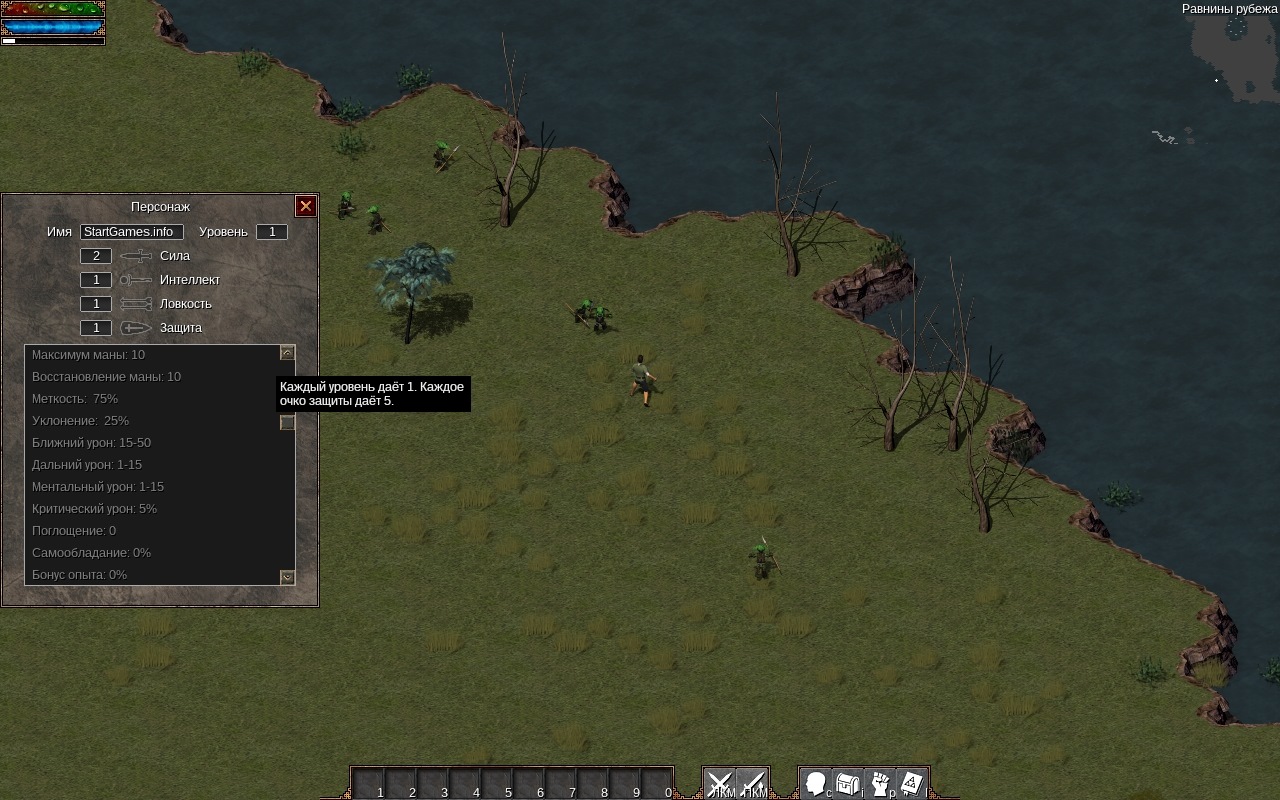Select the Ловкость agility attribute icon
The image size is (1280, 800).
[x=136, y=304]
